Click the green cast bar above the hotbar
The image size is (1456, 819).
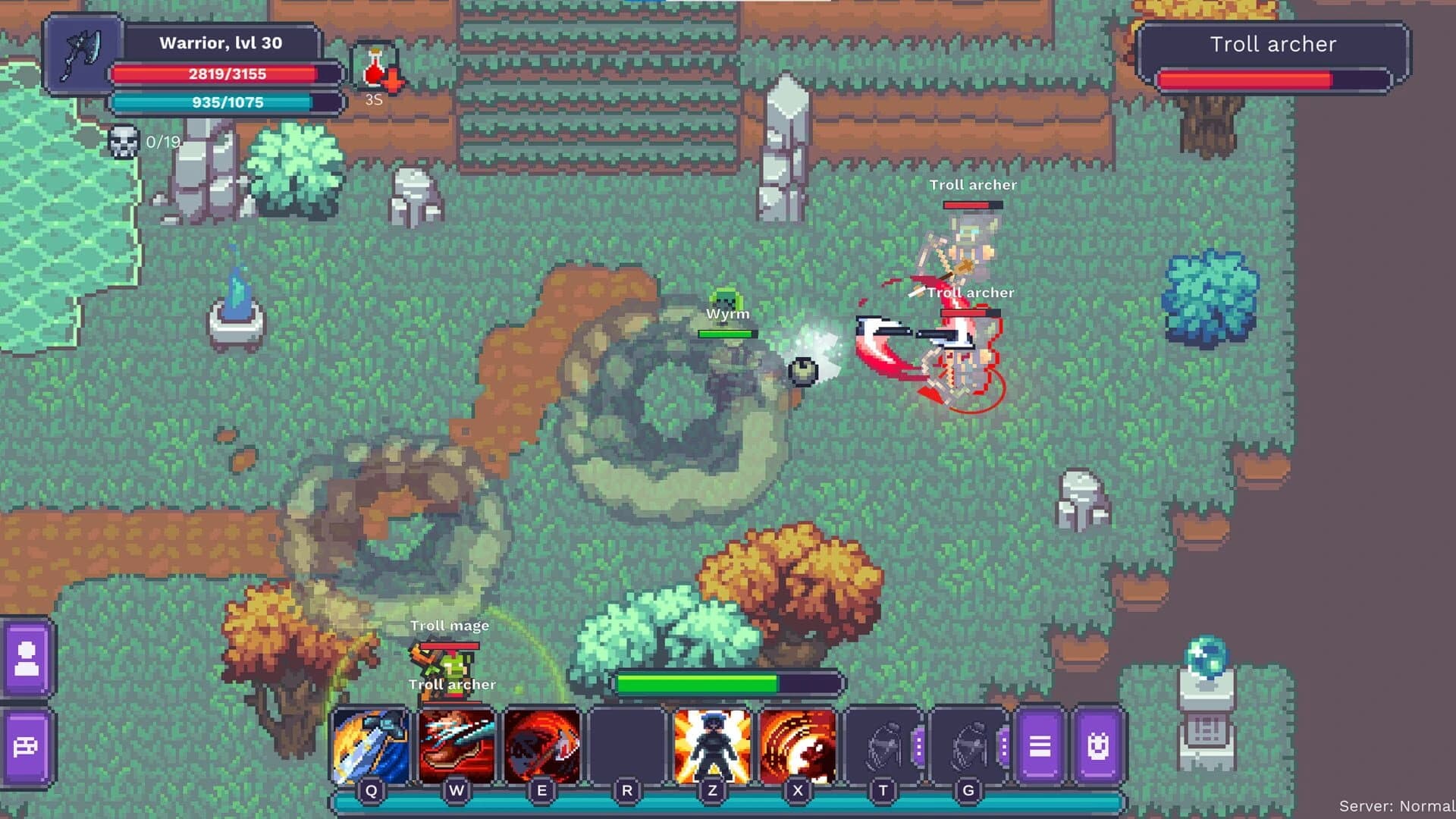730,681
